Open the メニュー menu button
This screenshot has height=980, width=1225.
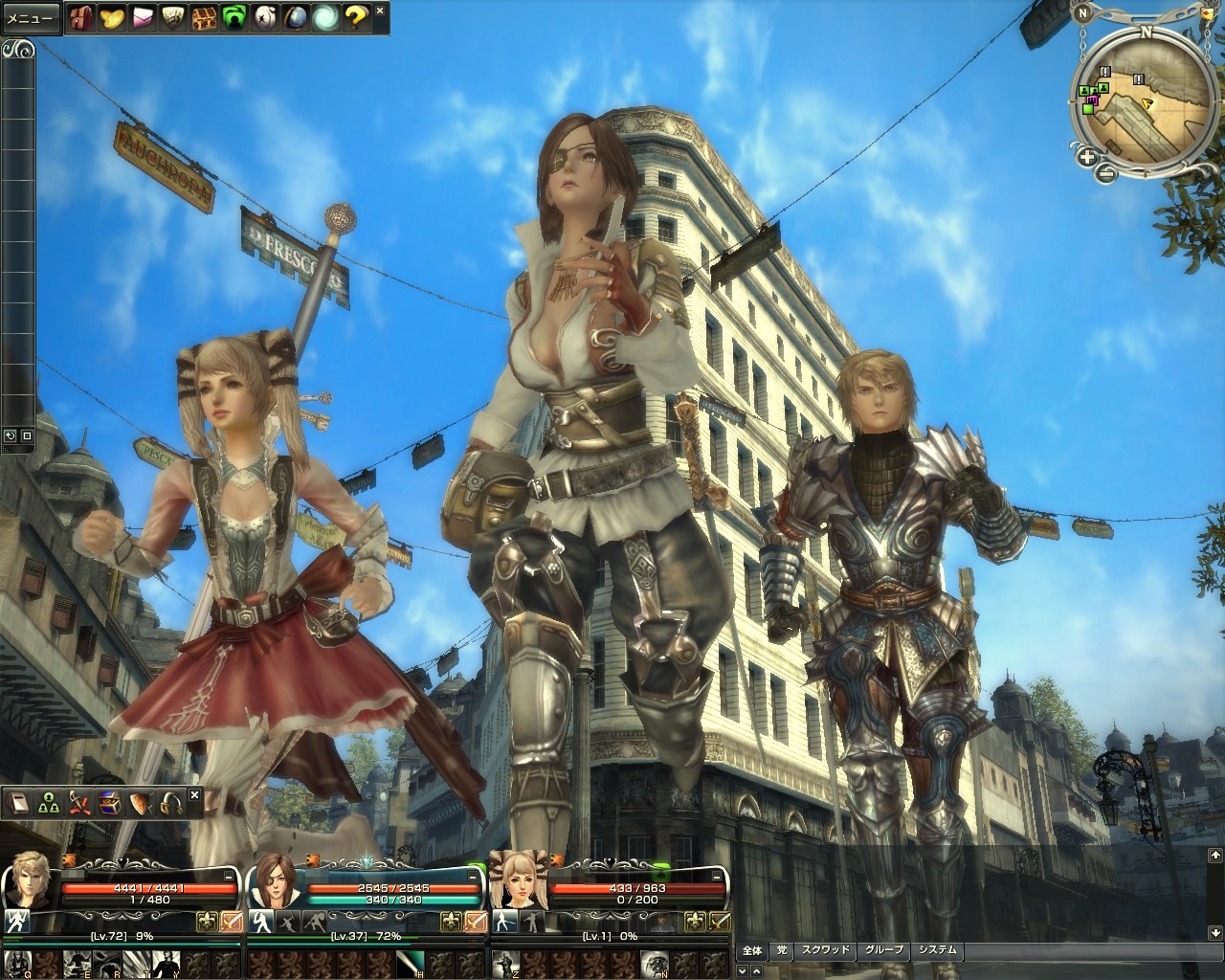(30, 18)
